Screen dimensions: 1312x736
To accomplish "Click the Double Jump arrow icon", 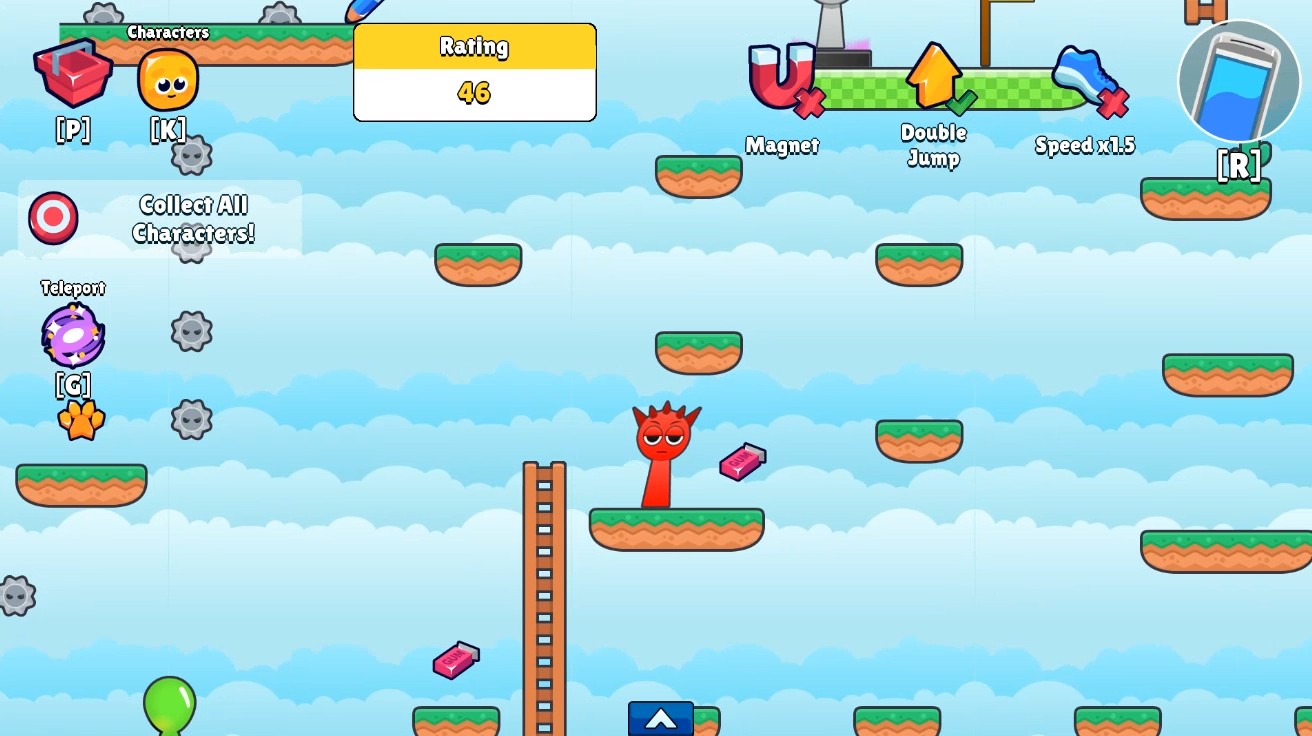I will [x=933, y=73].
